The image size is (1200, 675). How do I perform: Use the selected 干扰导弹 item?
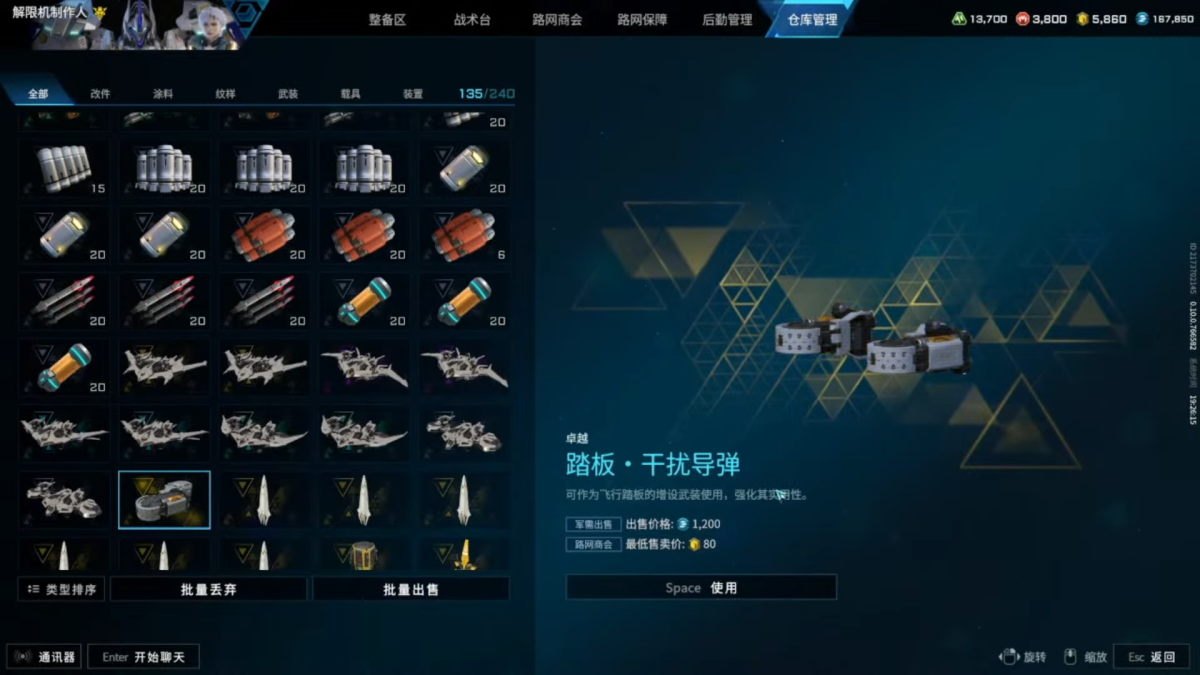701,588
